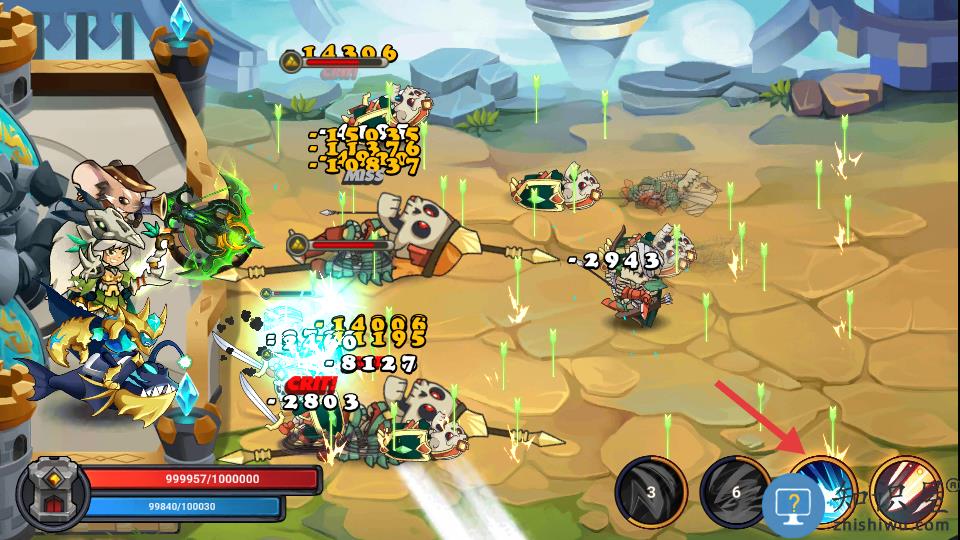Tap the skill on 6-second cooldown
Screen dimensions: 960x540
pyautogui.click(x=735, y=492)
